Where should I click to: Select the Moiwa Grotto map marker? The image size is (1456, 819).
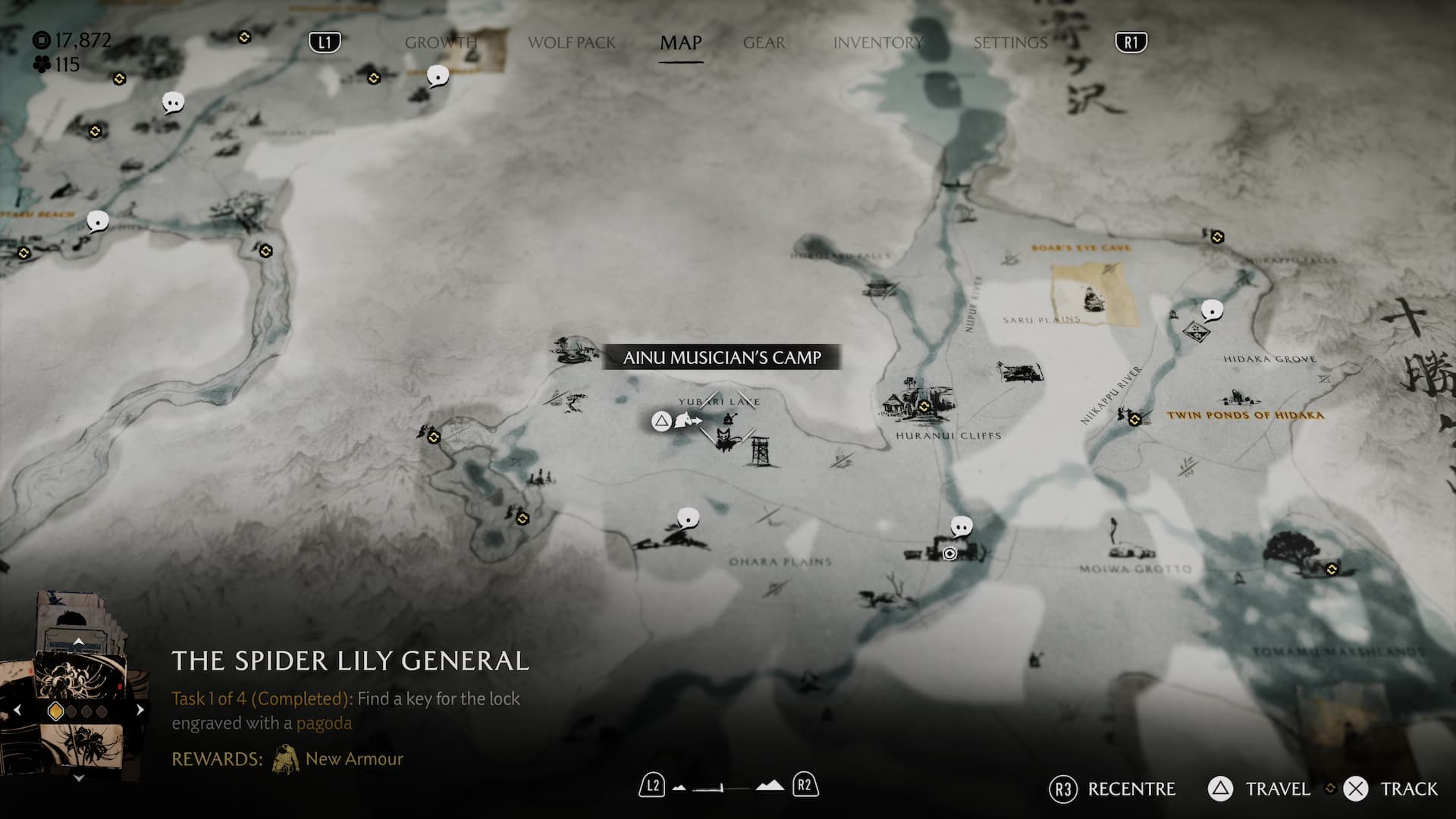1130,548
